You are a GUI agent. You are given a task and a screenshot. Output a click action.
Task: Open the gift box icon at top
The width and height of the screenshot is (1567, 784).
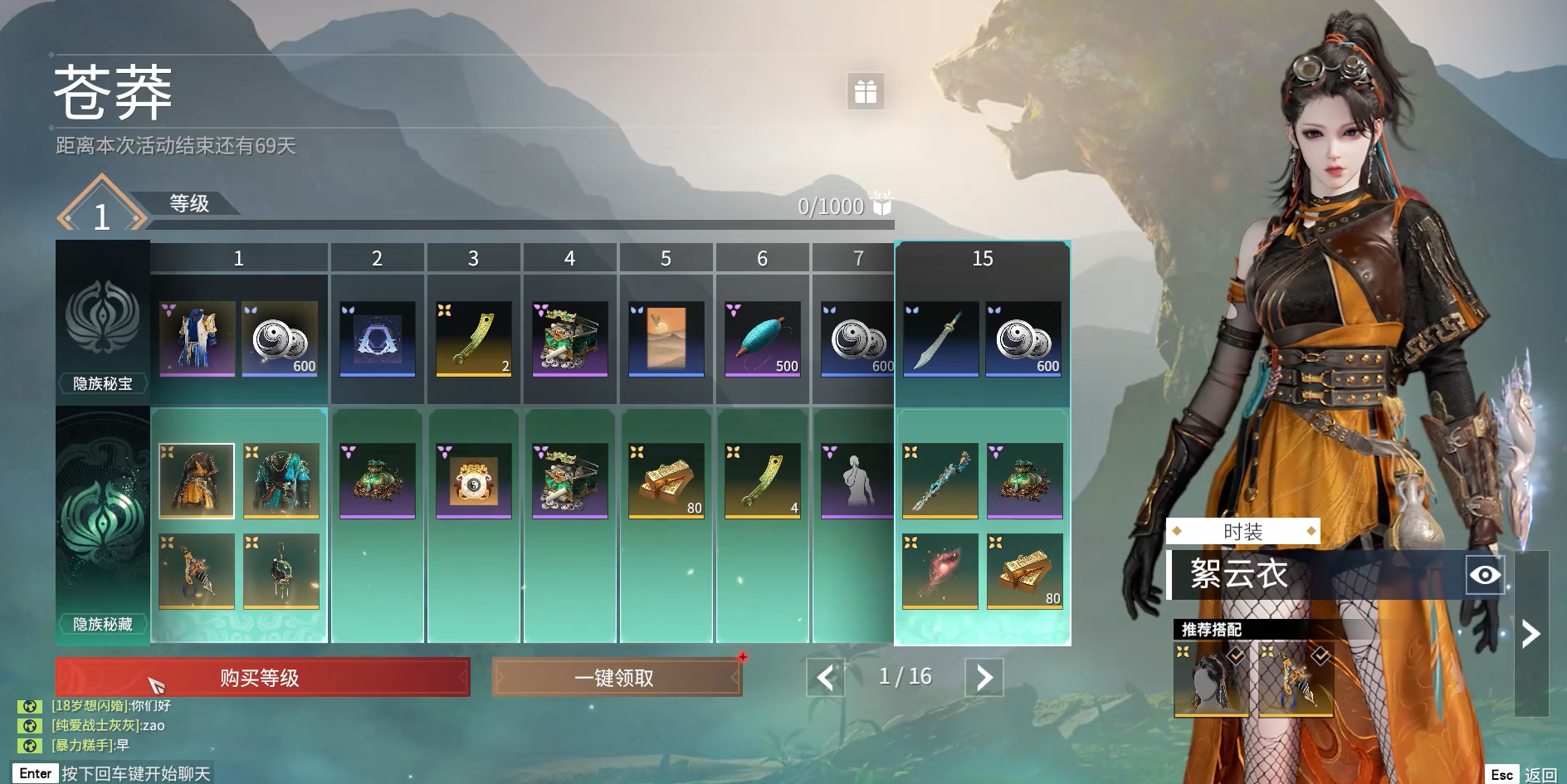tap(865, 91)
